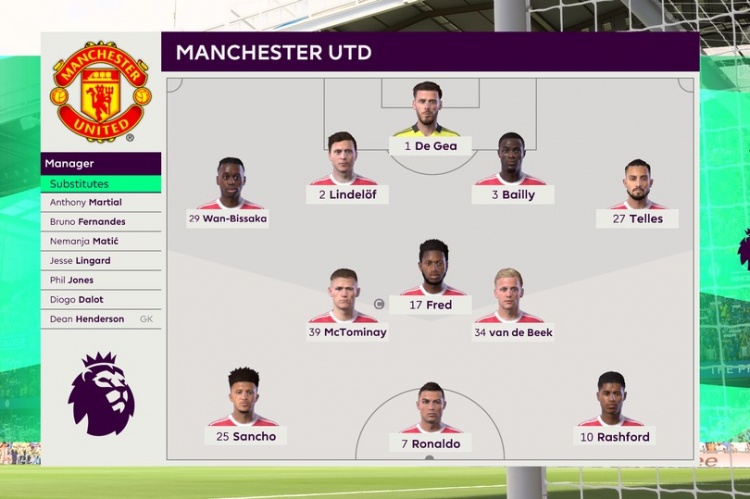Choose substitute Anthony Martial

pyautogui.click(x=100, y=202)
